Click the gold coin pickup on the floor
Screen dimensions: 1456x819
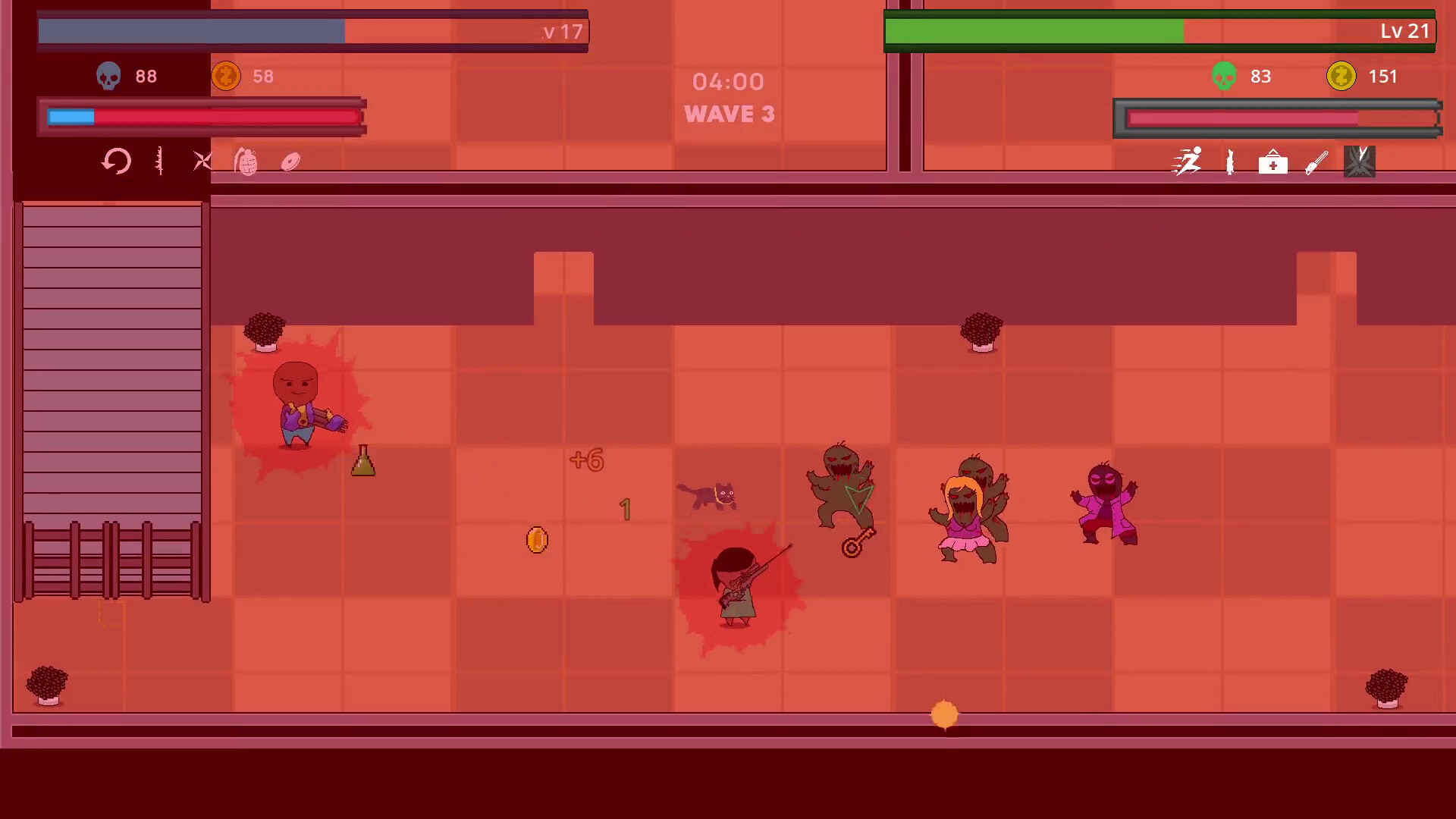[x=537, y=540]
